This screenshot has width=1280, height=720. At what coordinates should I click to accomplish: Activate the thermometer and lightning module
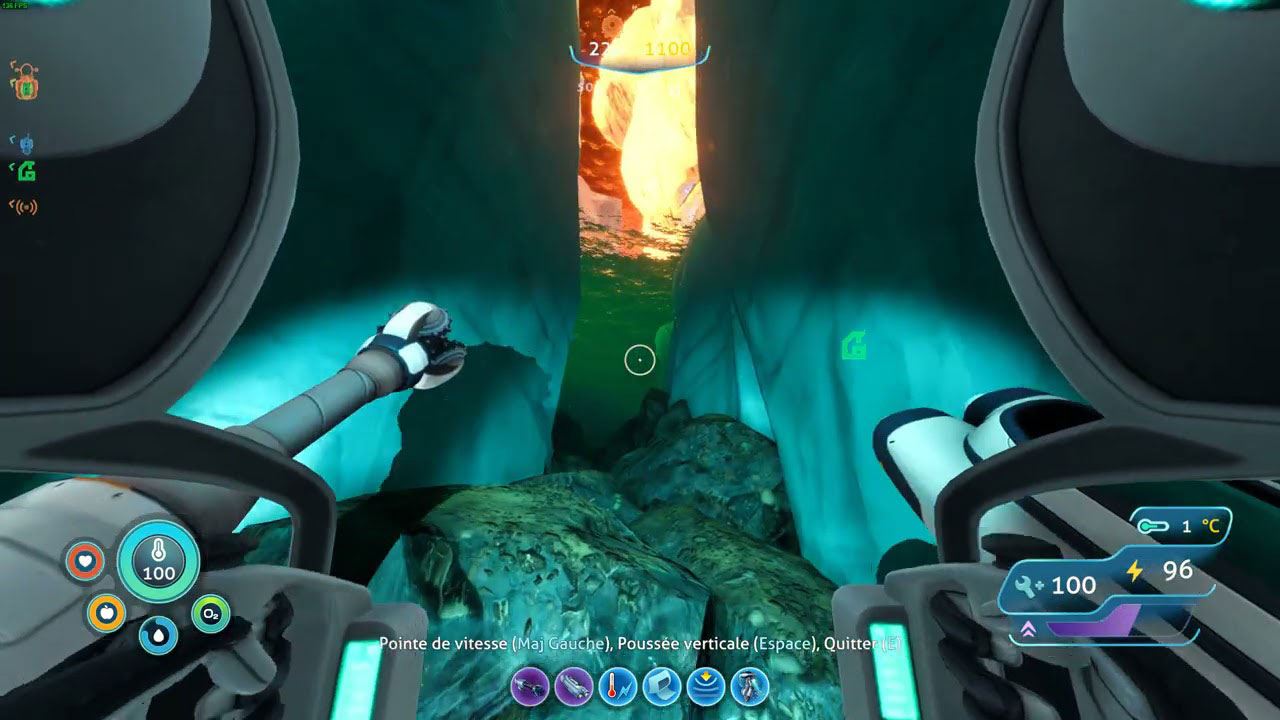tap(617, 687)
